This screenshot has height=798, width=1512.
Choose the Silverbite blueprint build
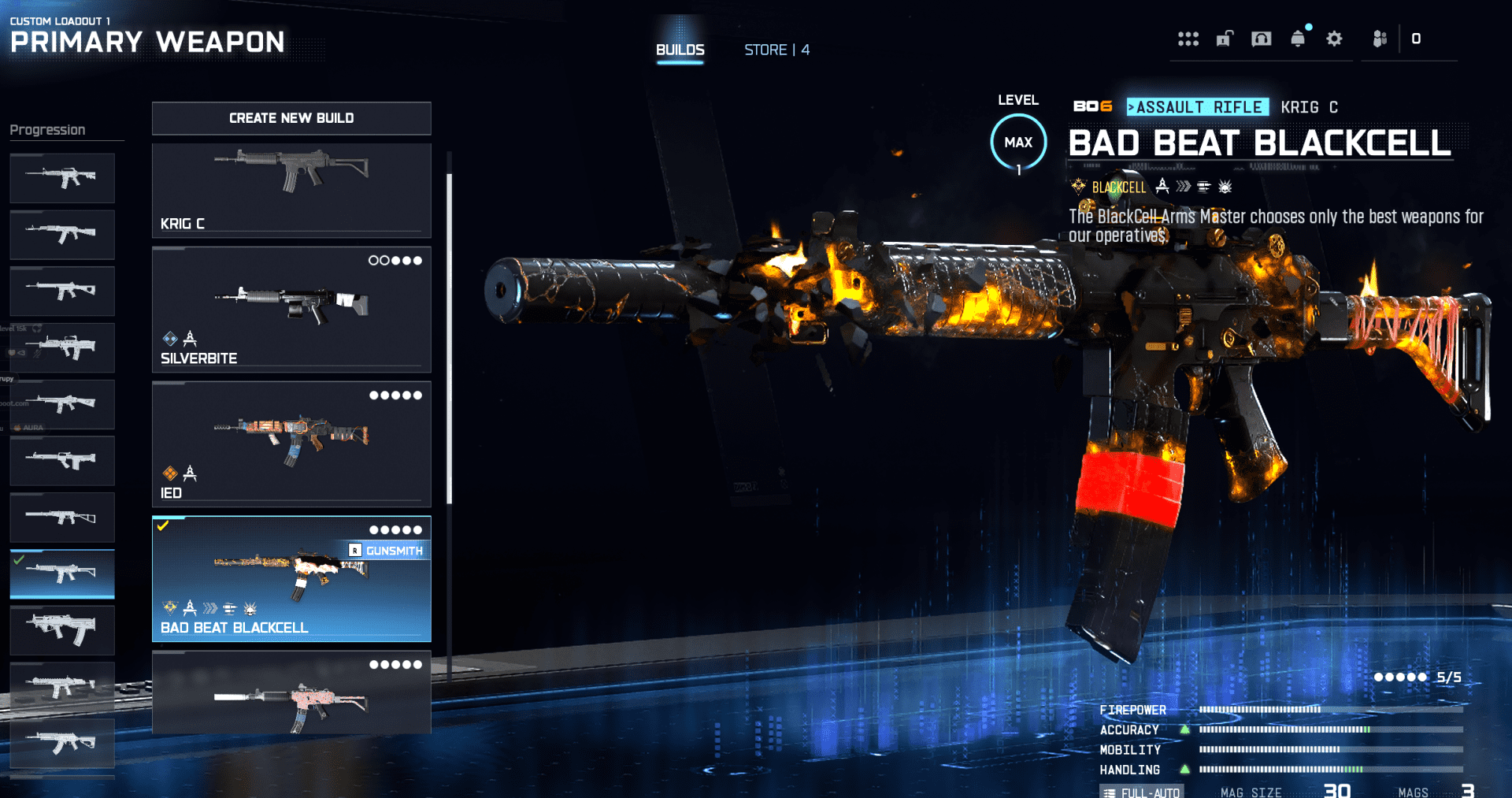click(291, 310)
